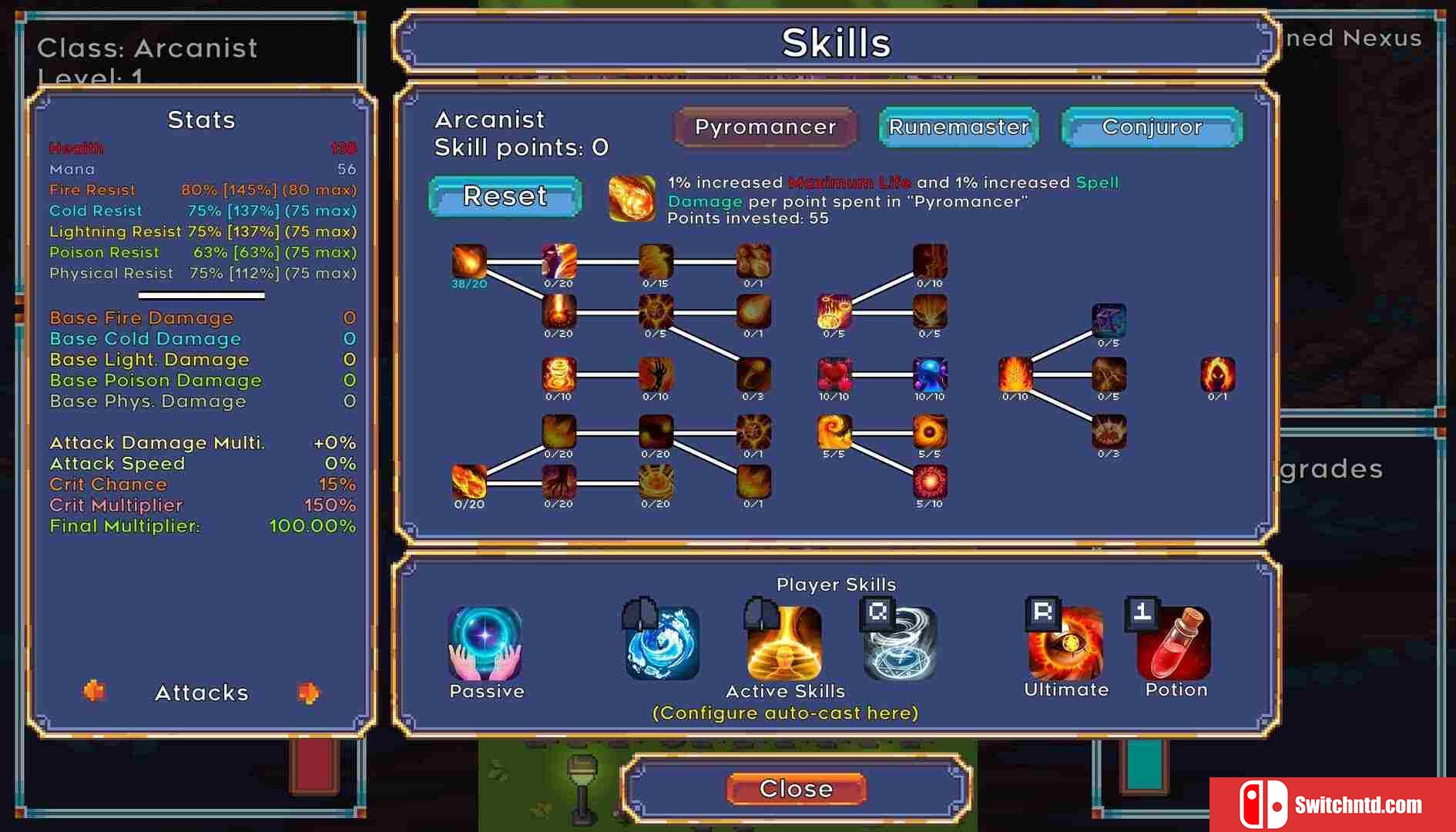Select the water wave active skill
This screenshot has width=1456, height=832.
point(663,643)
